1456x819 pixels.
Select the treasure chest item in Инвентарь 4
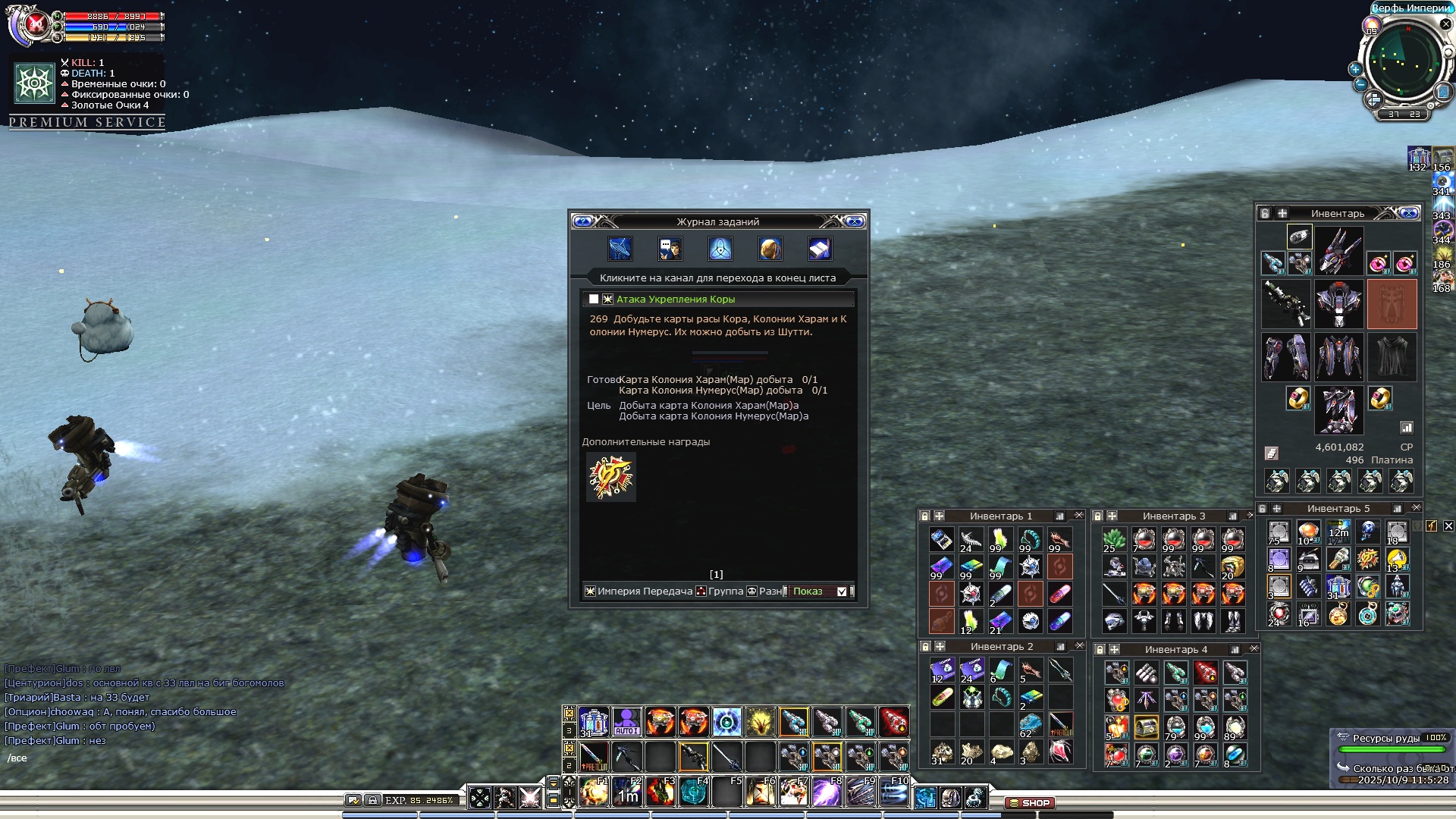tap(1146, 728)
